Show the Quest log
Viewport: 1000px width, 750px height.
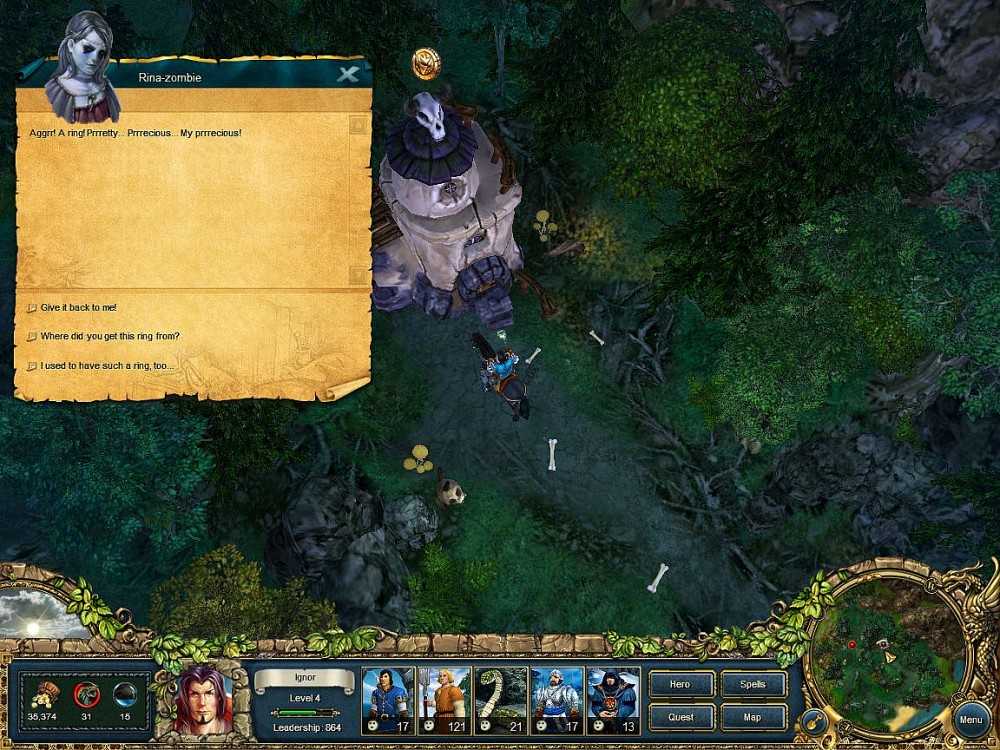[x=681, y=717]
